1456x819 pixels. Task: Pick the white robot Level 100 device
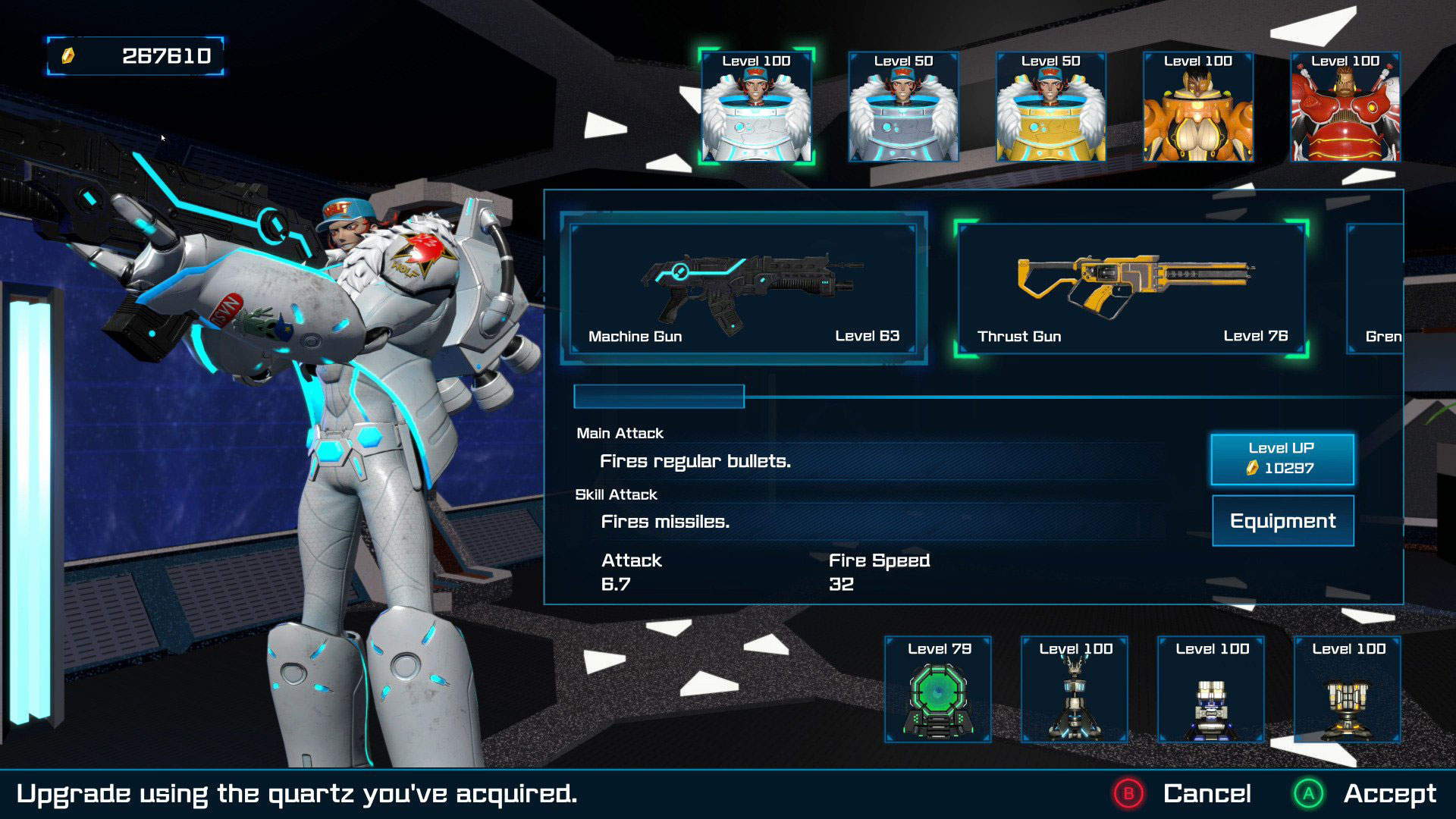(1211, 689)
